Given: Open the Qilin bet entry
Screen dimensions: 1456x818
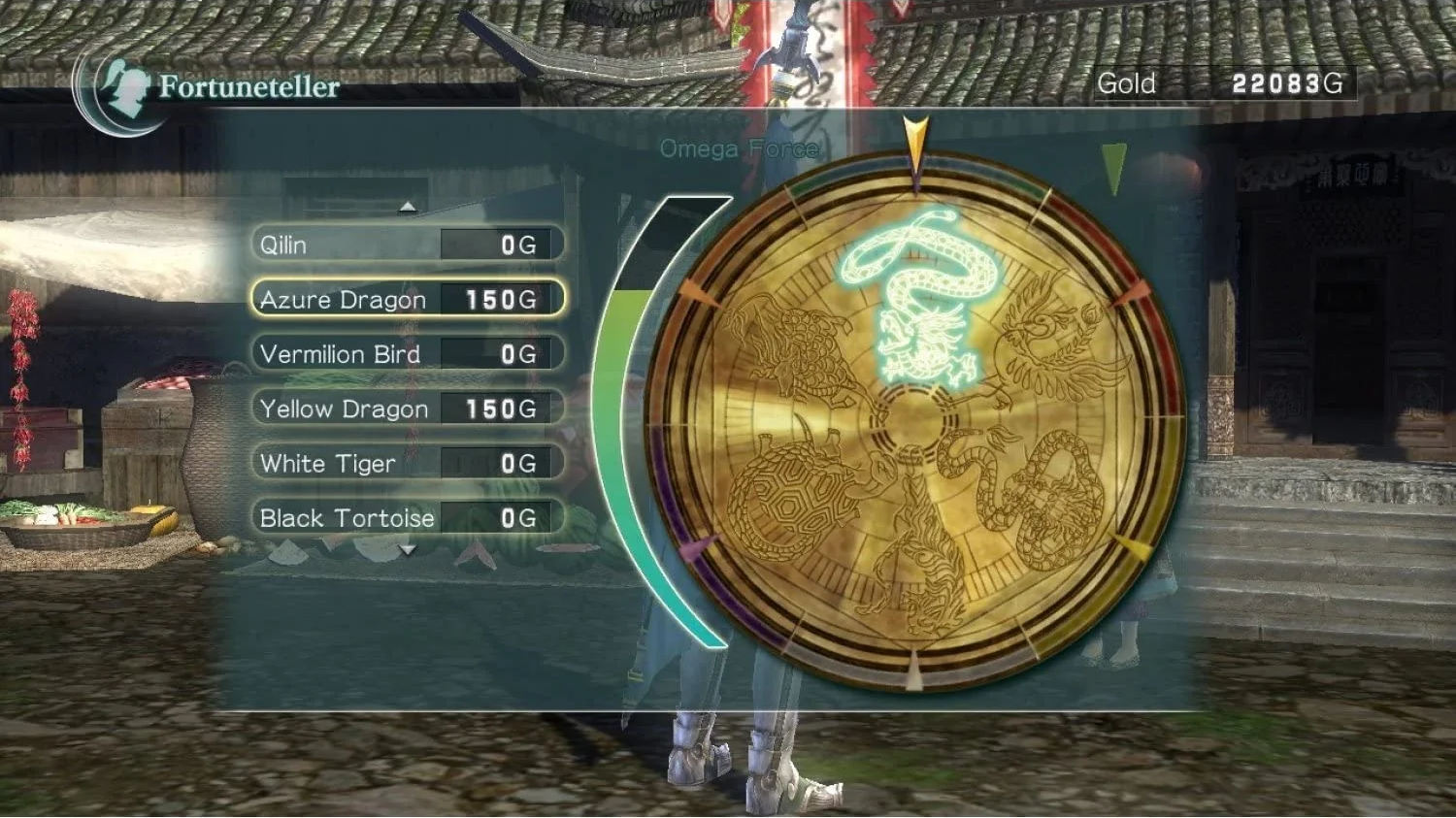Looking at the screenshot, I should tap(340, 245).
